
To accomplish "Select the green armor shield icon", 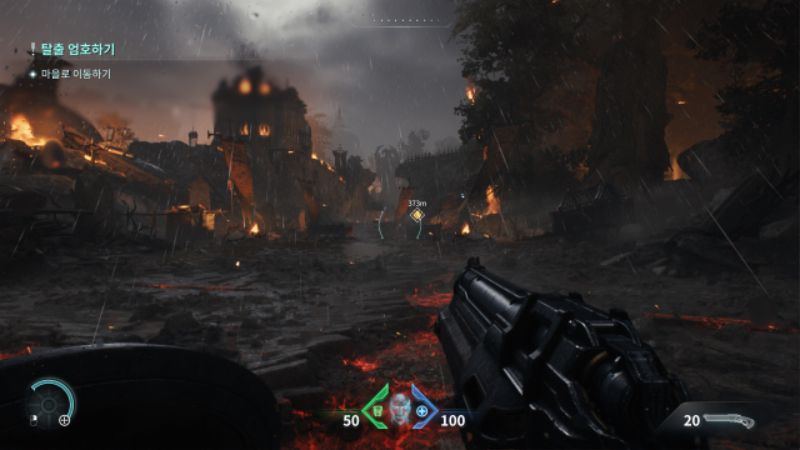I will [379, 409].
